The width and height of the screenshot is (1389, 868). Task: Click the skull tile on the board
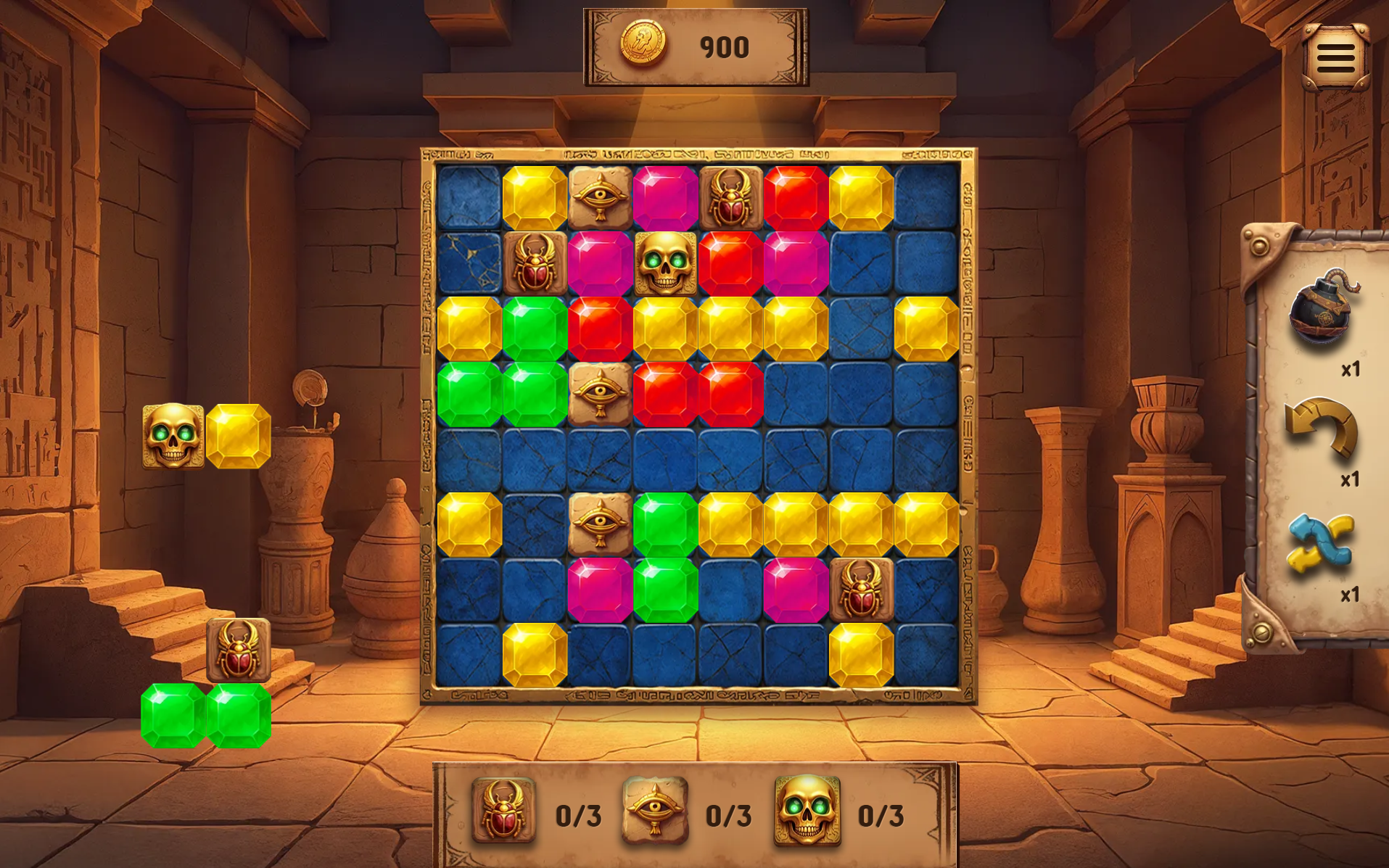coord(665,264)
